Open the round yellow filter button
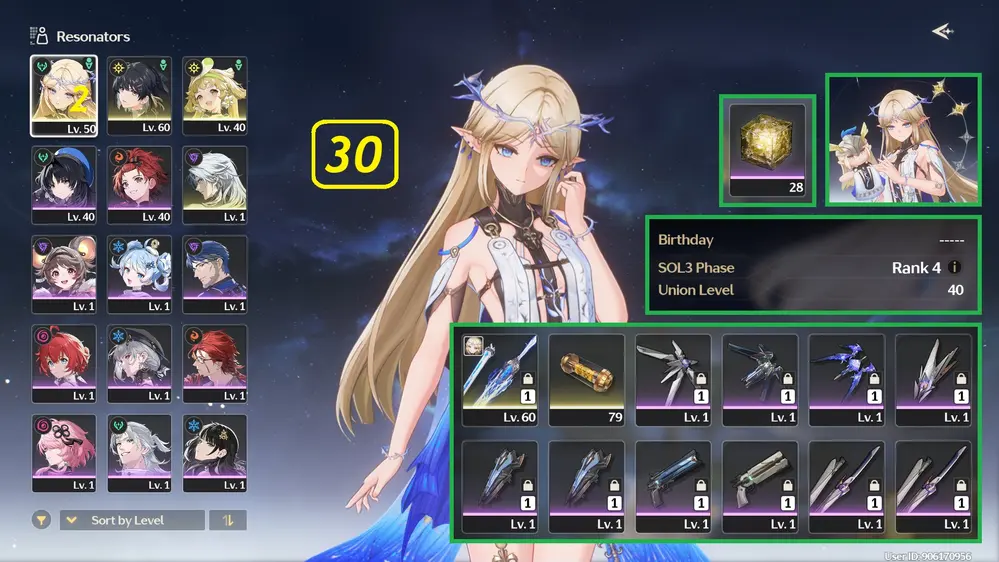This screenshot has height=562, width=999. [x=41, y=520]
